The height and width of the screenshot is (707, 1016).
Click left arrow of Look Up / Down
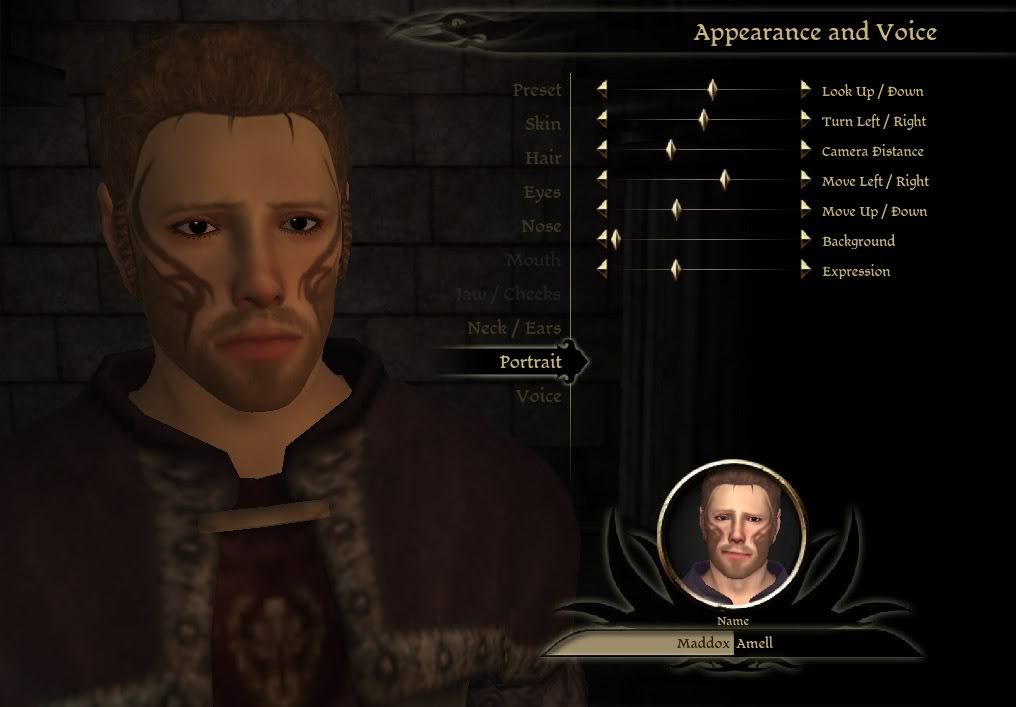[x=602, y=90]
